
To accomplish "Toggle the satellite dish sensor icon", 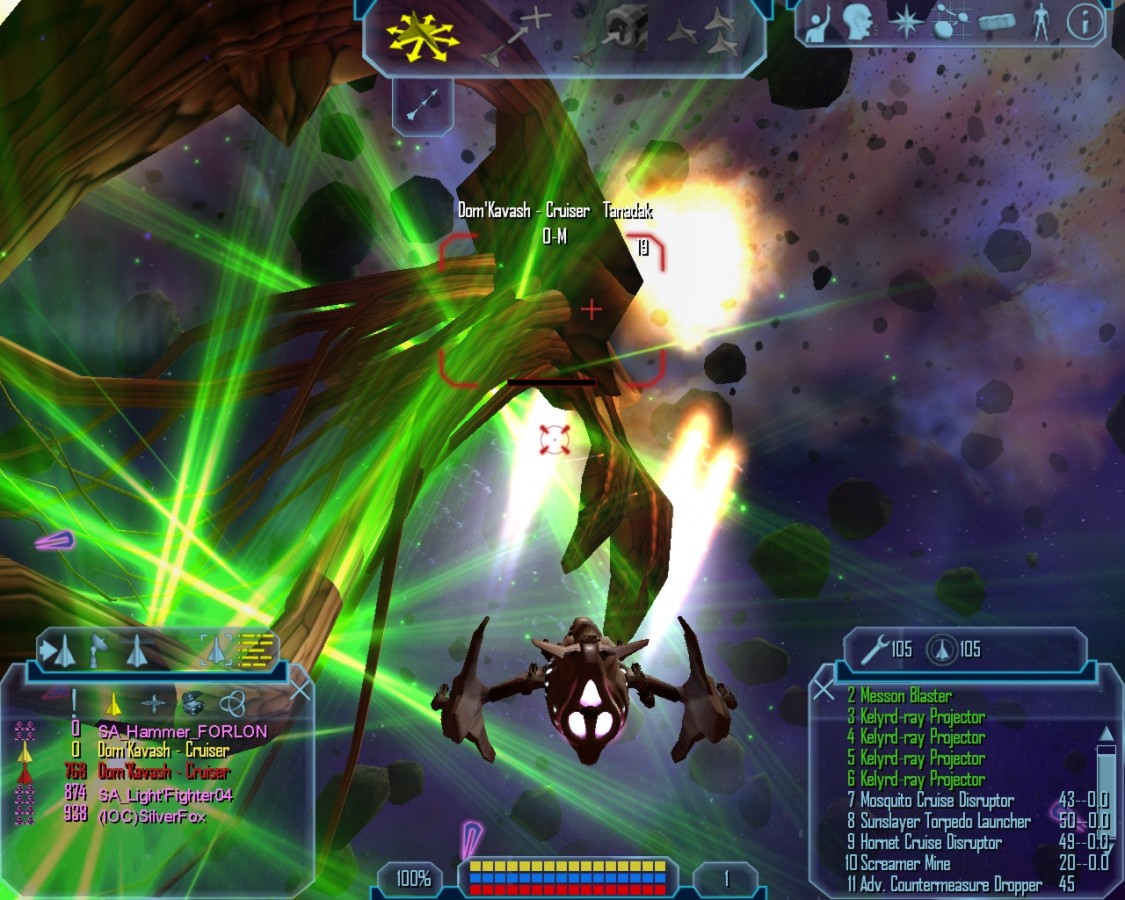I will tap(99, 650).
